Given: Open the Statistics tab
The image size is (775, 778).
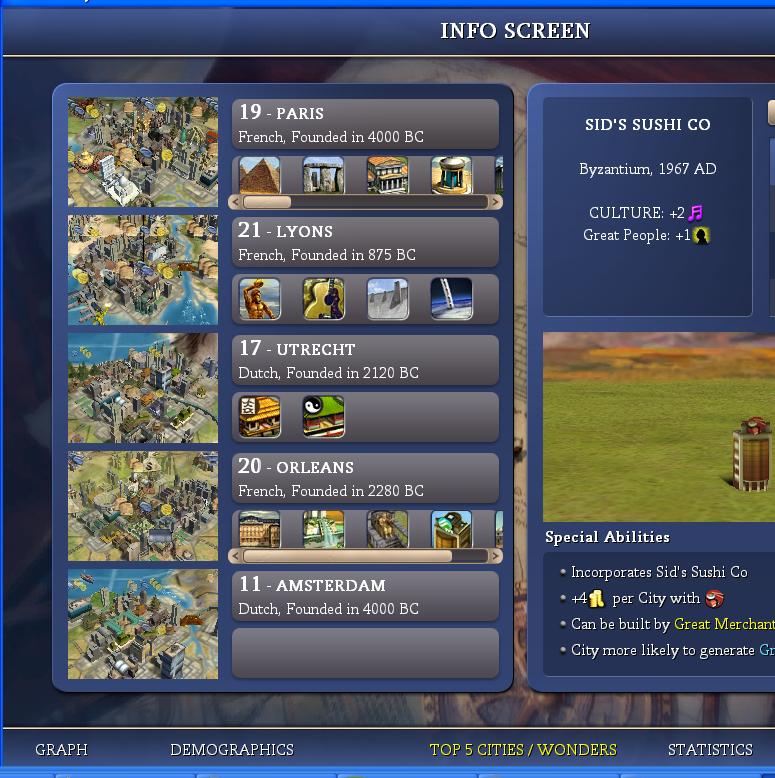Looking at the screenshot, I should 710,749.
